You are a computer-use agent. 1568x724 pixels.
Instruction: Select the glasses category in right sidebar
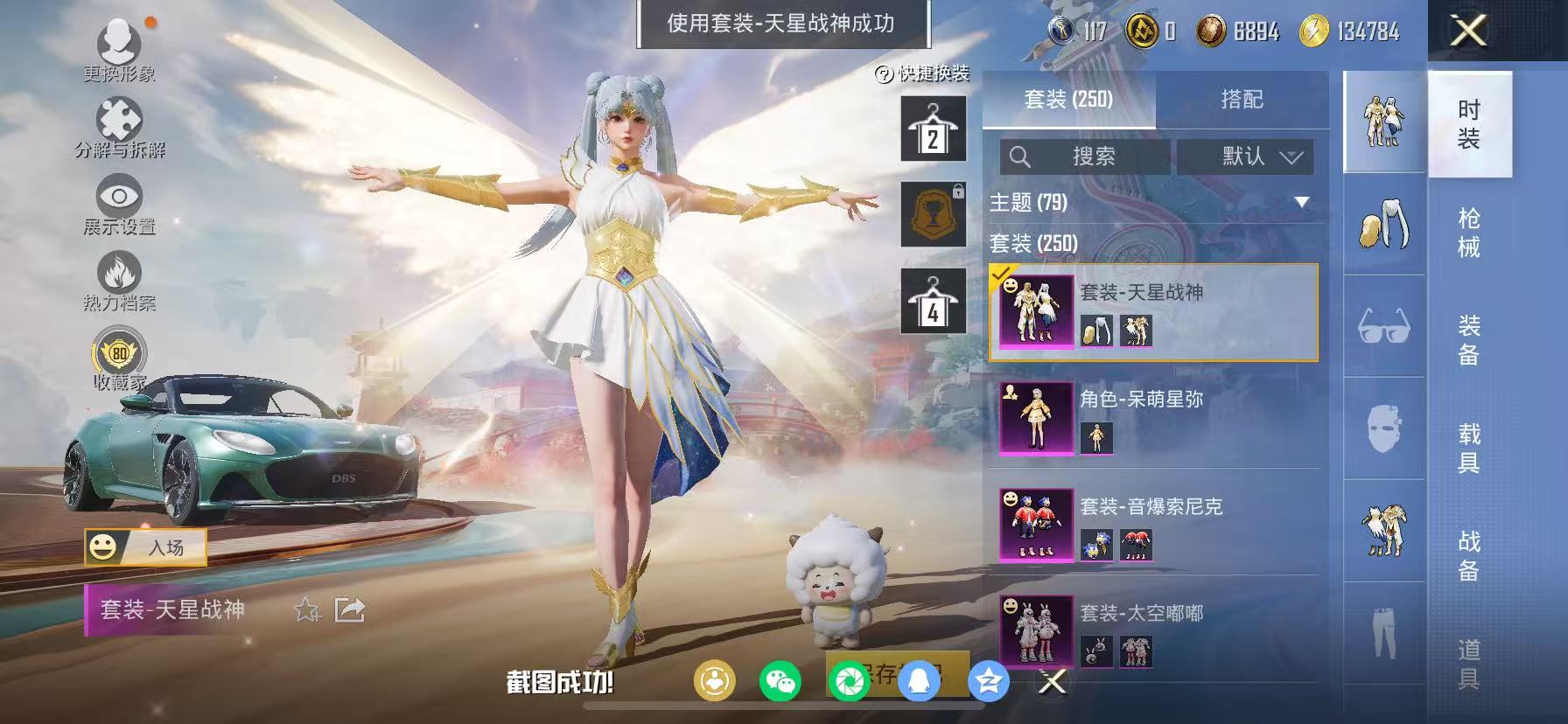click(1383, 327)
